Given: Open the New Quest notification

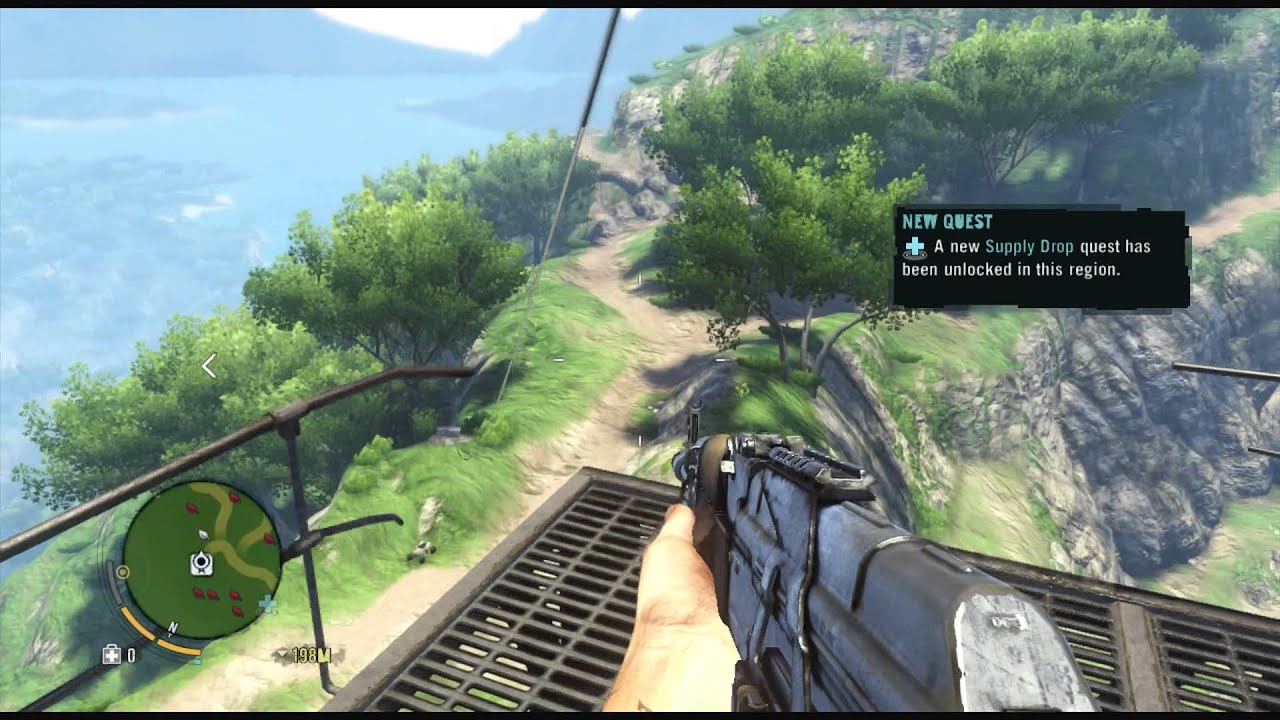Looking at the screenshot, I should pos(1040,257).
